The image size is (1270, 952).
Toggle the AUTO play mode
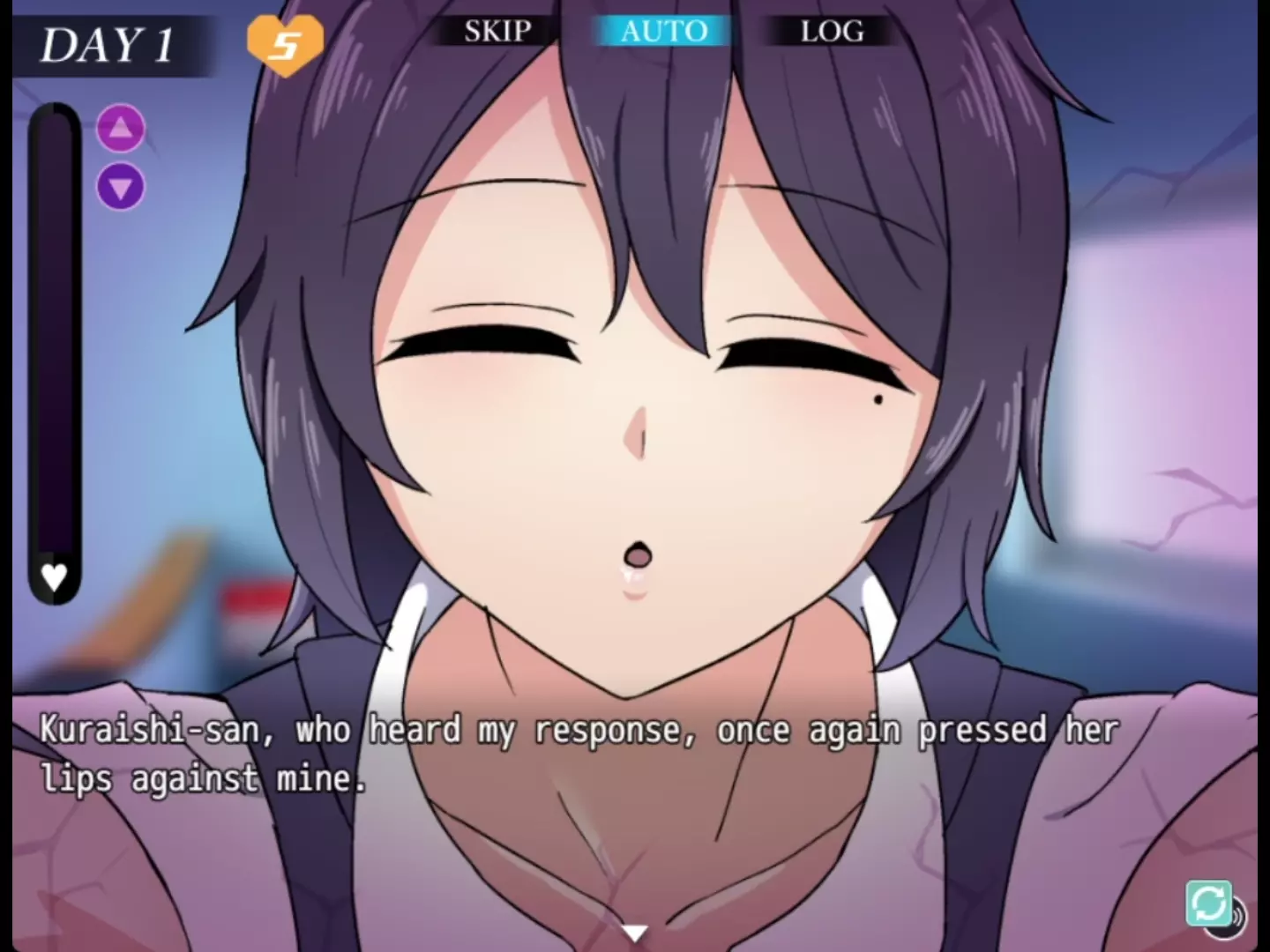pyautogui.click(x=663, y=32)
